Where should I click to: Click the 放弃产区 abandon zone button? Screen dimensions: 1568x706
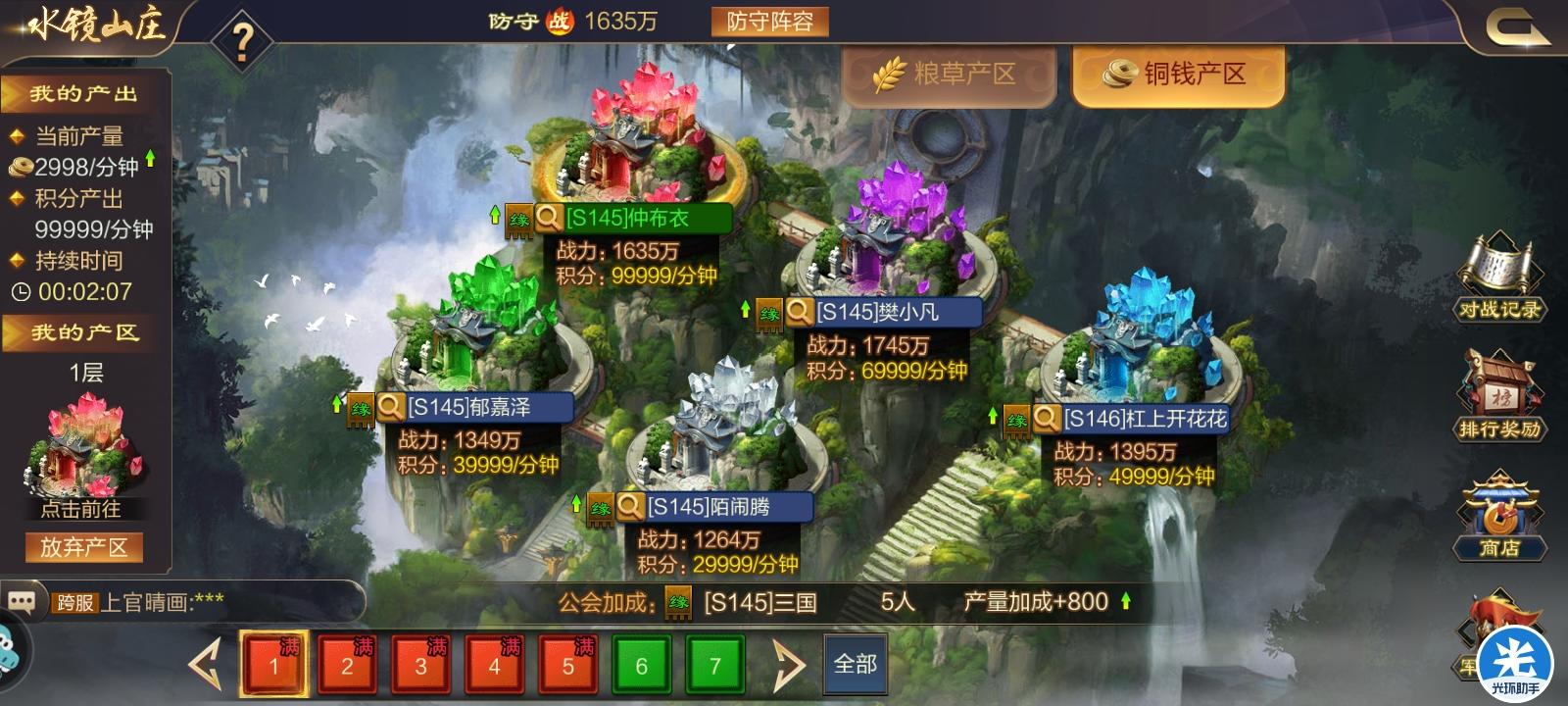[x=83, y=544]
